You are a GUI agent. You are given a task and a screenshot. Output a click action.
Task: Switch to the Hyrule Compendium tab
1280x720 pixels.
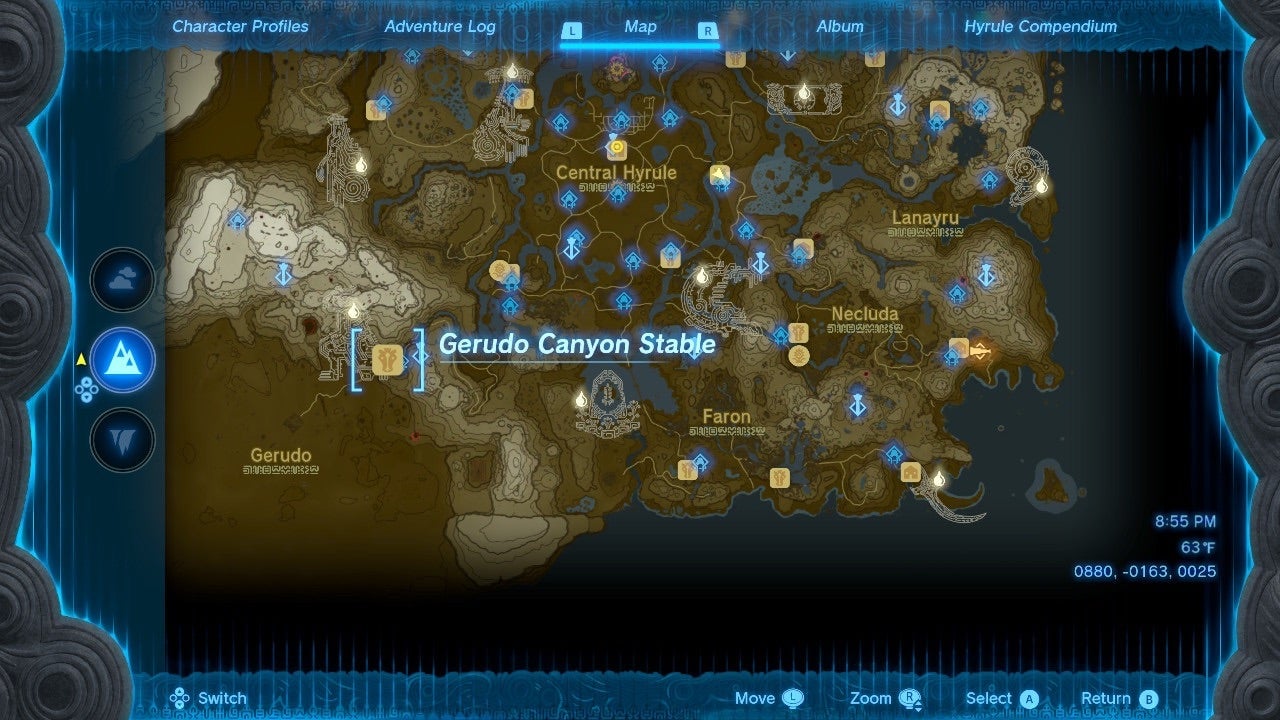[1042, 27]
